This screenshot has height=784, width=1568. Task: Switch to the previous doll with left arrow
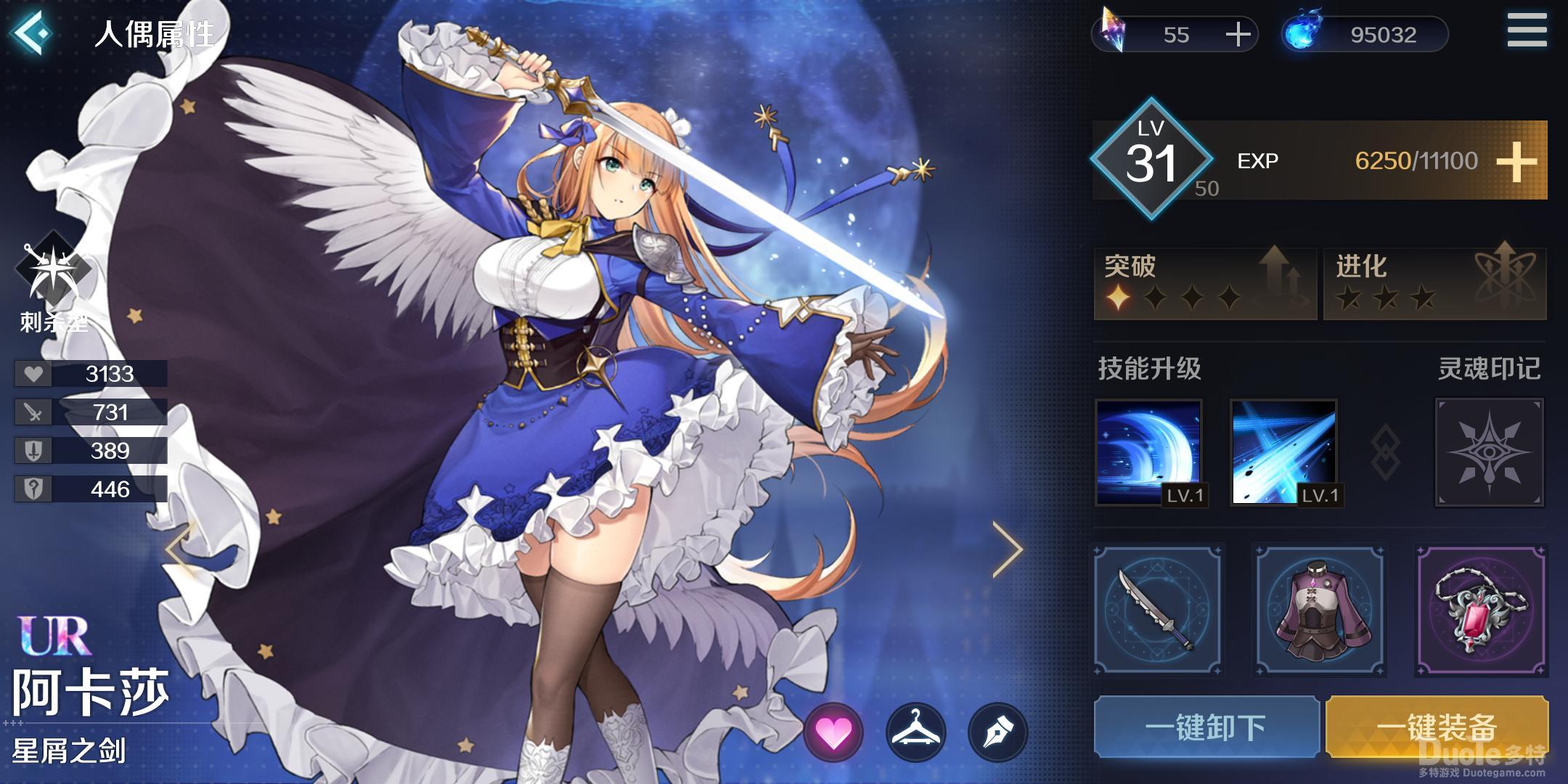click(x=179, y=550)
